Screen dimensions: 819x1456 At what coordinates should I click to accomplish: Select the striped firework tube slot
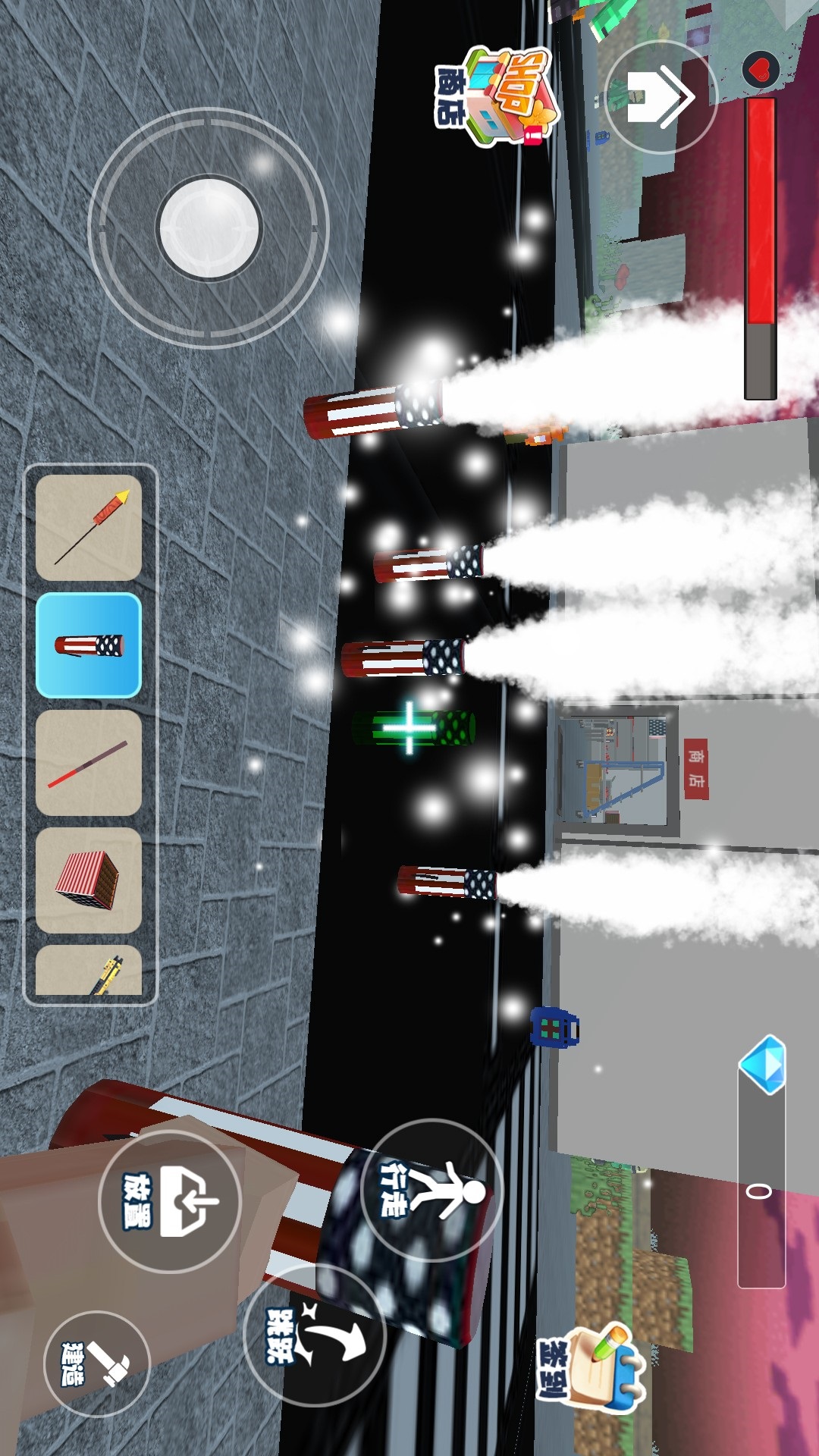pyautogui.click(x=89, y=645)
